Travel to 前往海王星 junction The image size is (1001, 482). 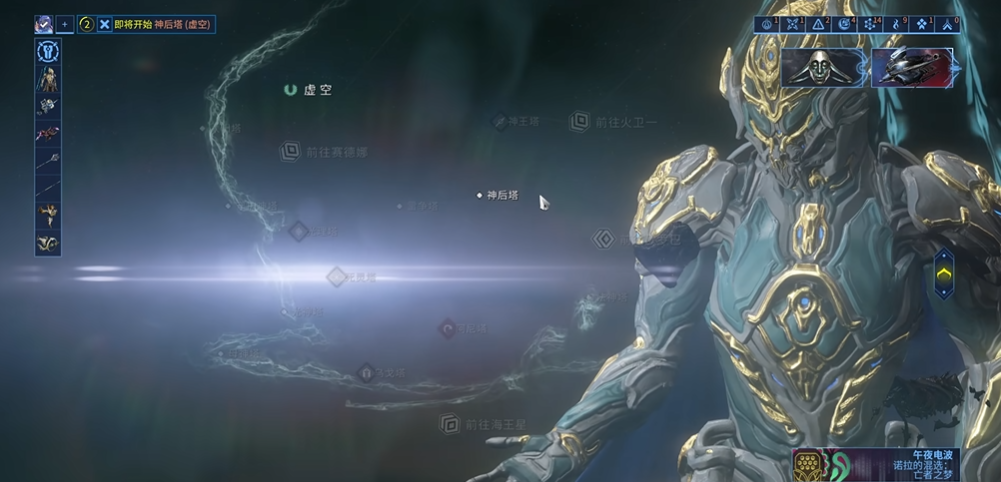451,424
